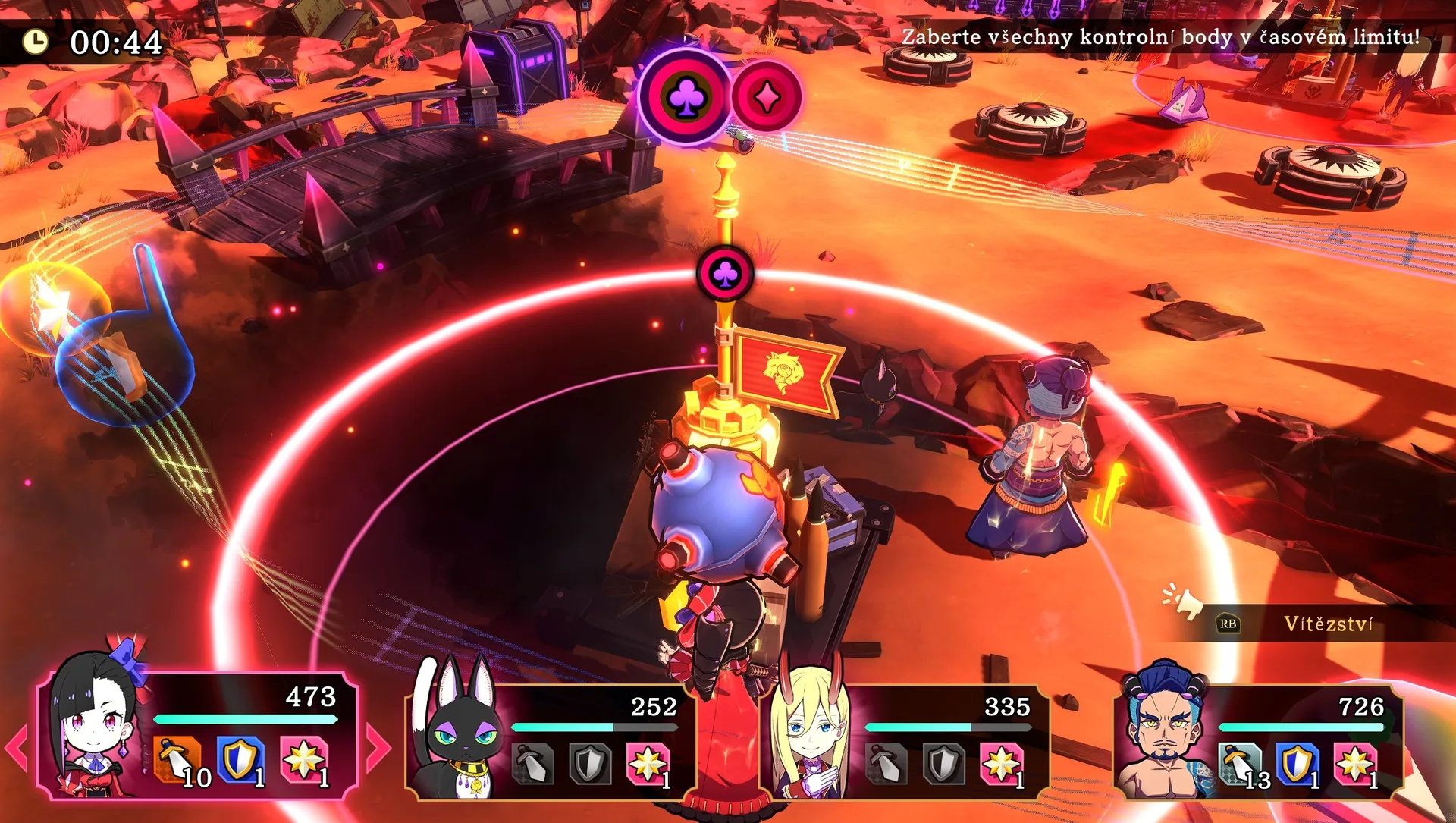This screenshot has height=823, width=1456.
Task: Click the bearded man's star skill icon
Action: tap(1355, 763)
